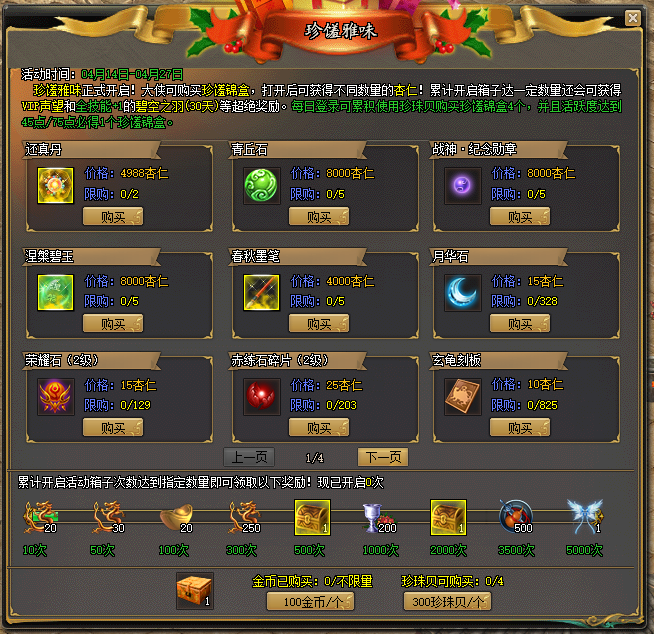Purchase 月华石 moon stone
Screen dimensions: 654x634
[519, 323]
